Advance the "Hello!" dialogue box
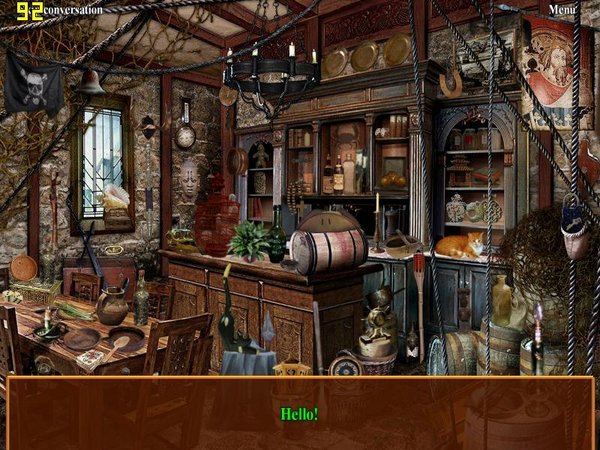This screenshot has width=600, height=450. point(299,413)
